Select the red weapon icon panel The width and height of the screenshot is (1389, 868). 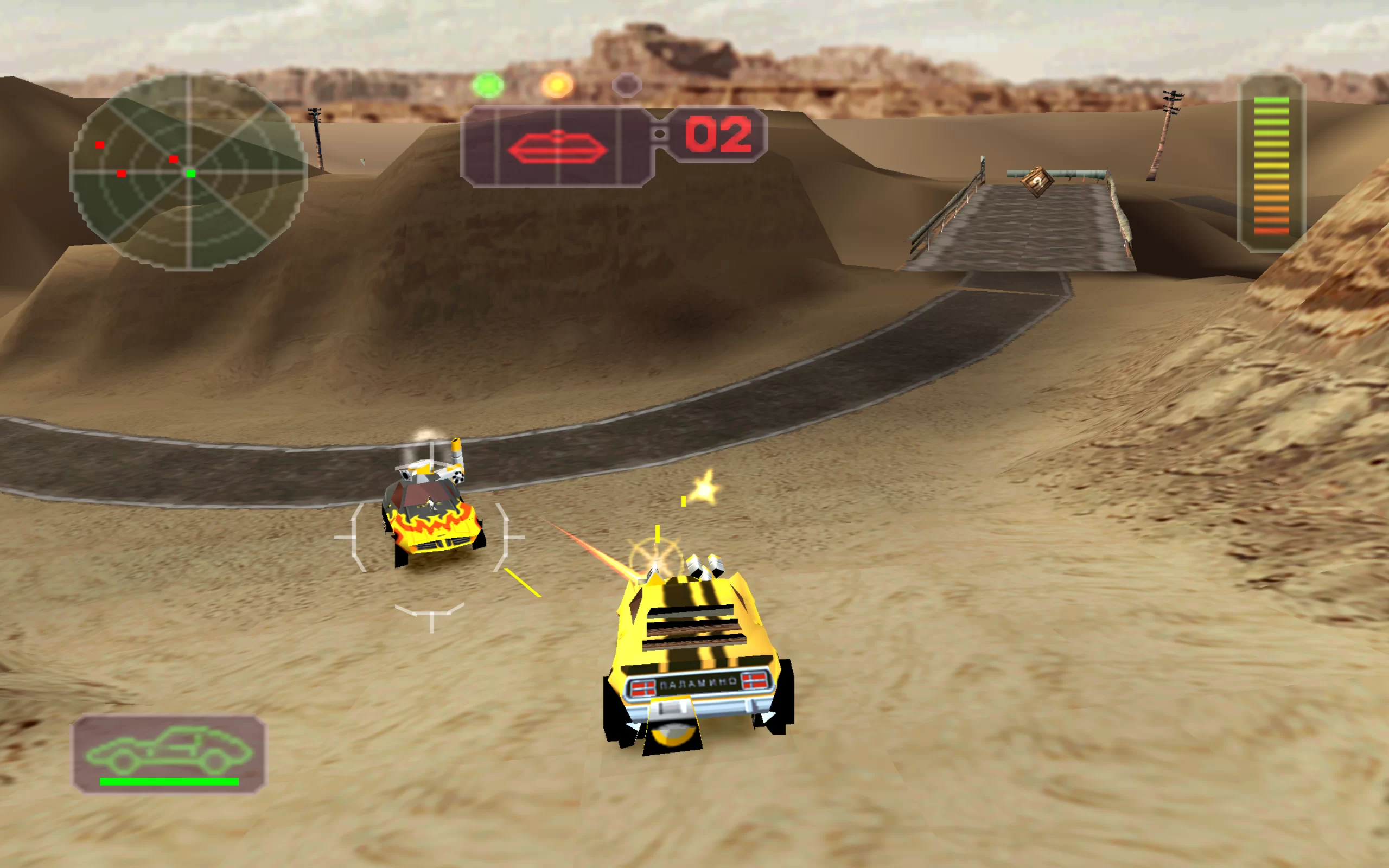click(x=557, y=147)
